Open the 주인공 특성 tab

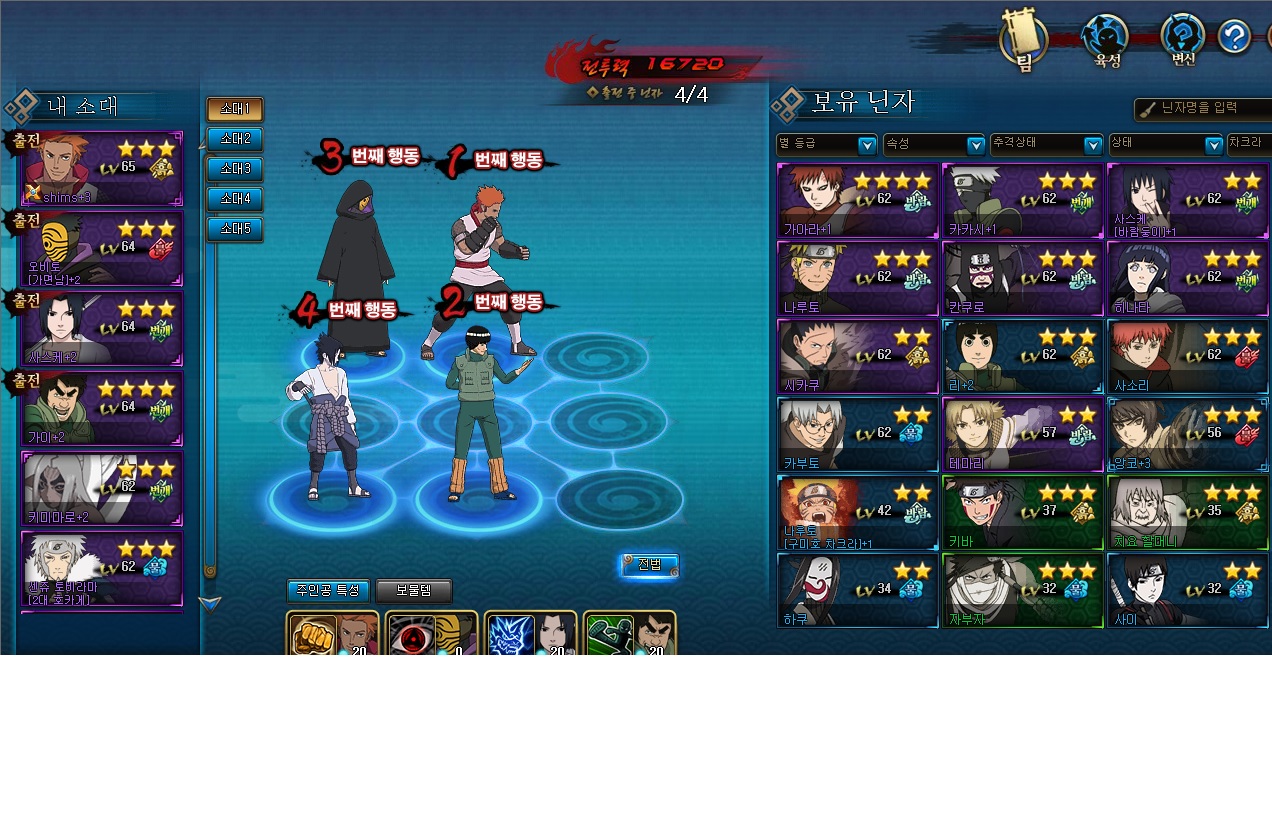328,591
